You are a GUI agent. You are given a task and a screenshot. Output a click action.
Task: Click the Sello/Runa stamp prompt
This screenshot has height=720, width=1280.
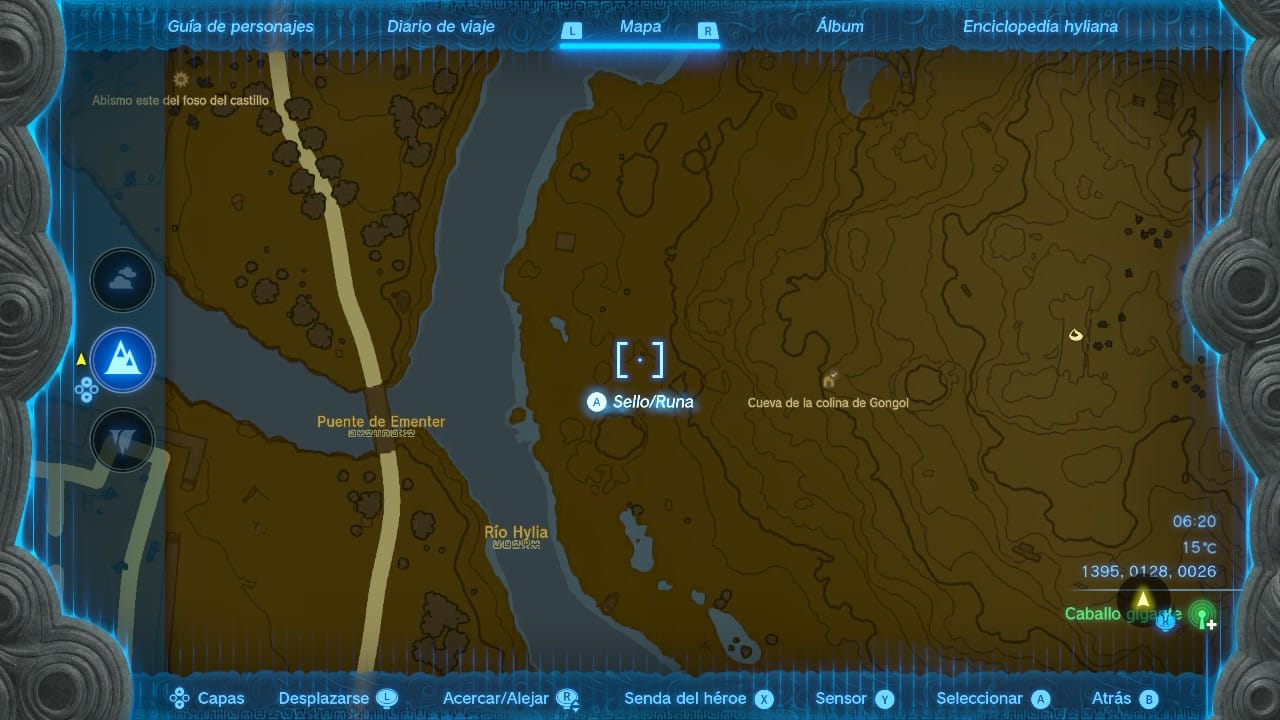[x=641, y=402]
